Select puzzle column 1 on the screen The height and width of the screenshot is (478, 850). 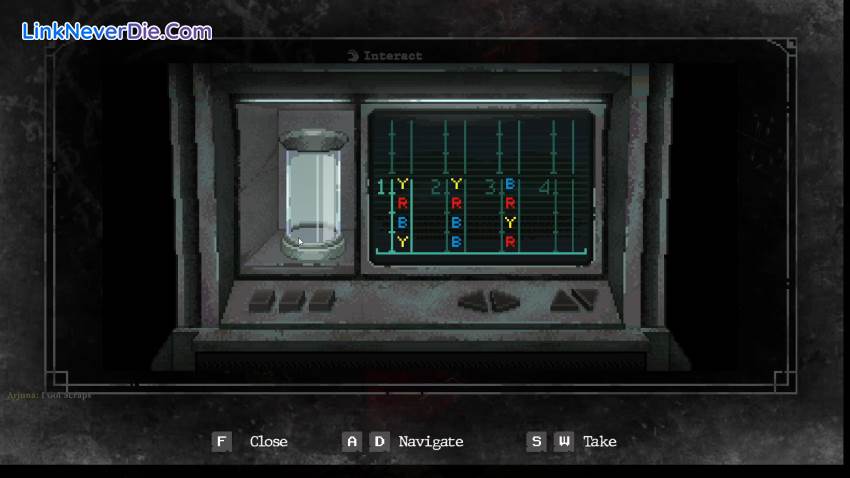pos(402,212)
